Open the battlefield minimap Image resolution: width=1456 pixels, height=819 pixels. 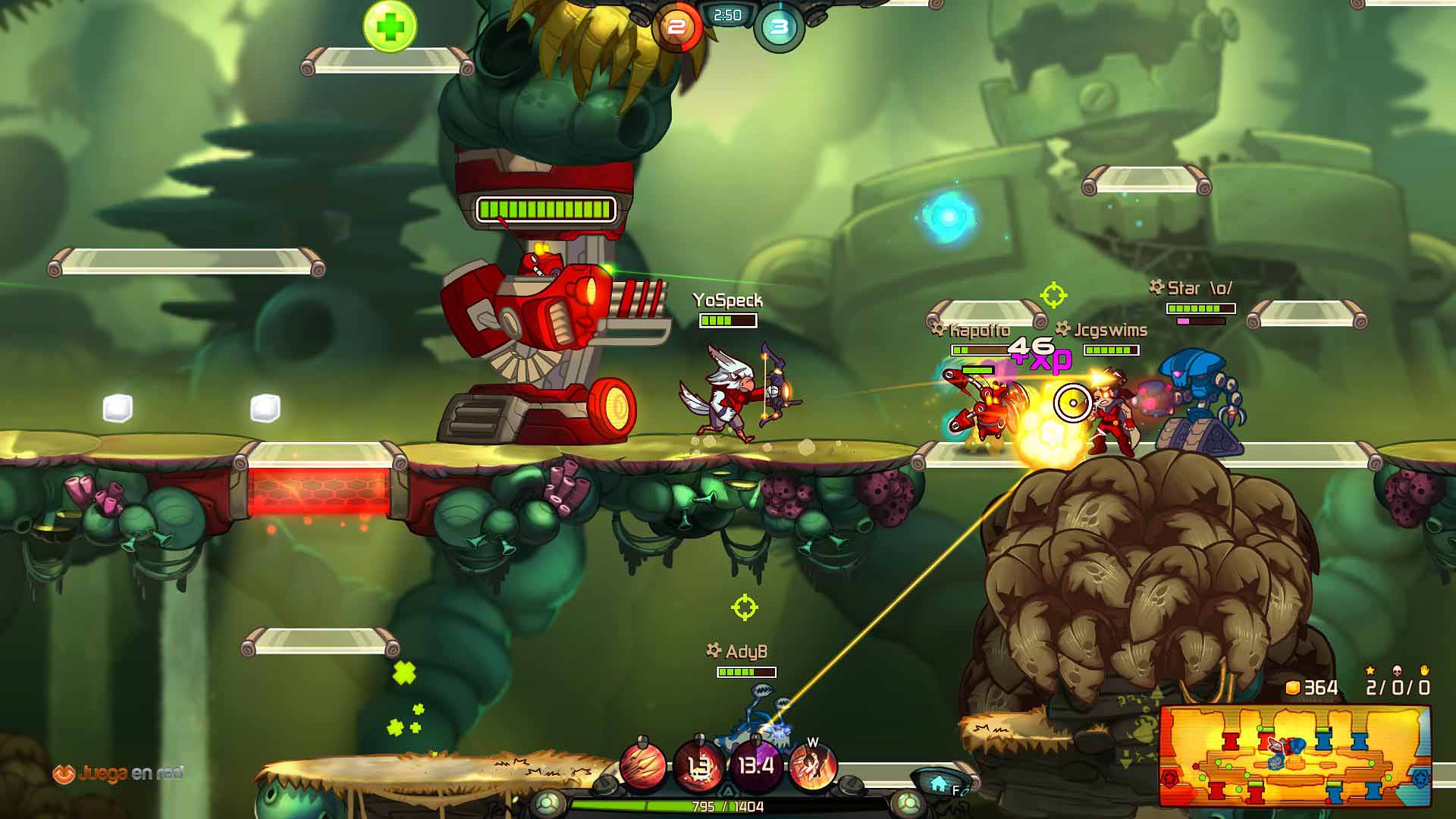click(x=1294, y=755)
